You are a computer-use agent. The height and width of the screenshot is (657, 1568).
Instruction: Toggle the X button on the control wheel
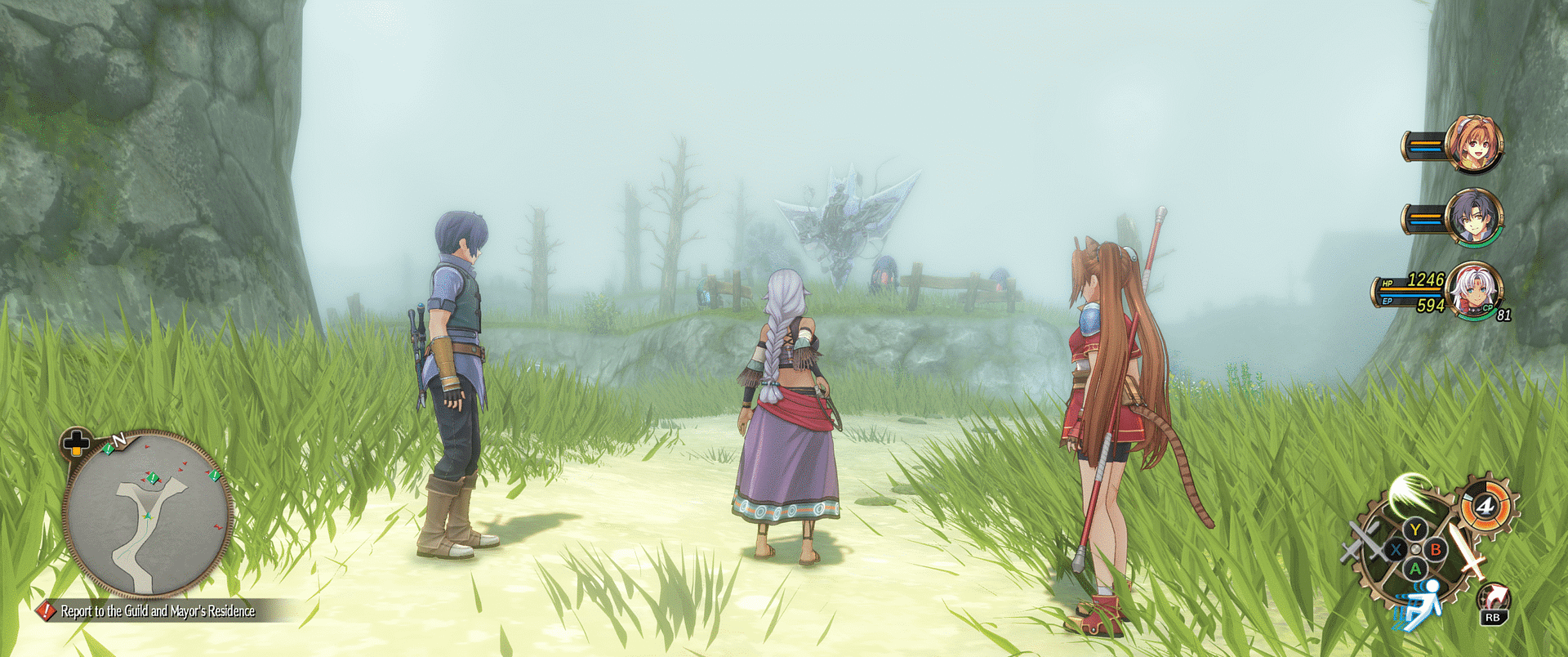[x=1395, y=549]
